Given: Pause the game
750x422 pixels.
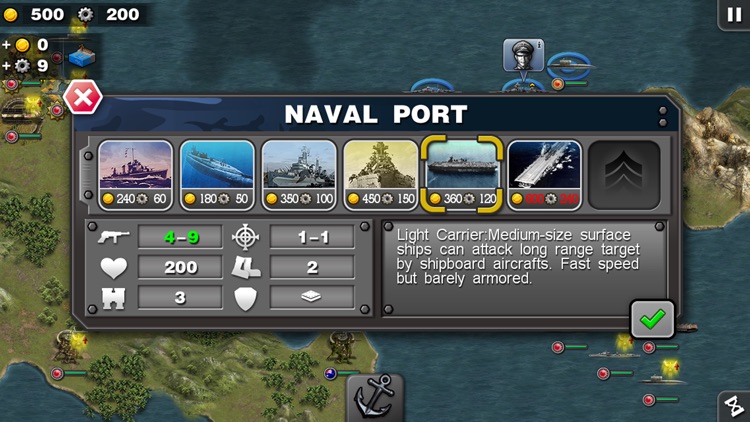Looking at the screenshot, I should click(734, 13).
